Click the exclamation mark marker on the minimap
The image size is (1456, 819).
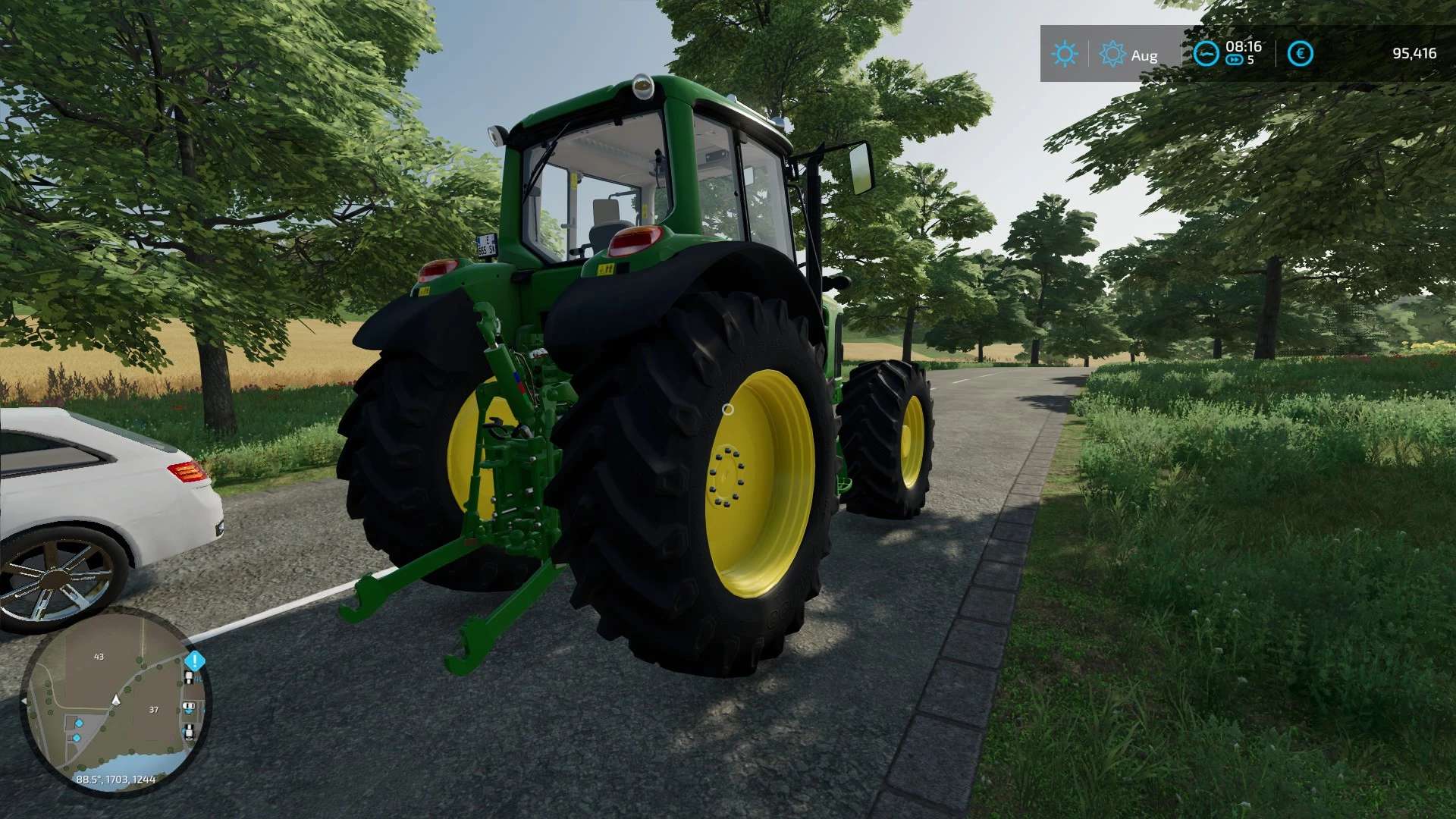click(196, 661)
